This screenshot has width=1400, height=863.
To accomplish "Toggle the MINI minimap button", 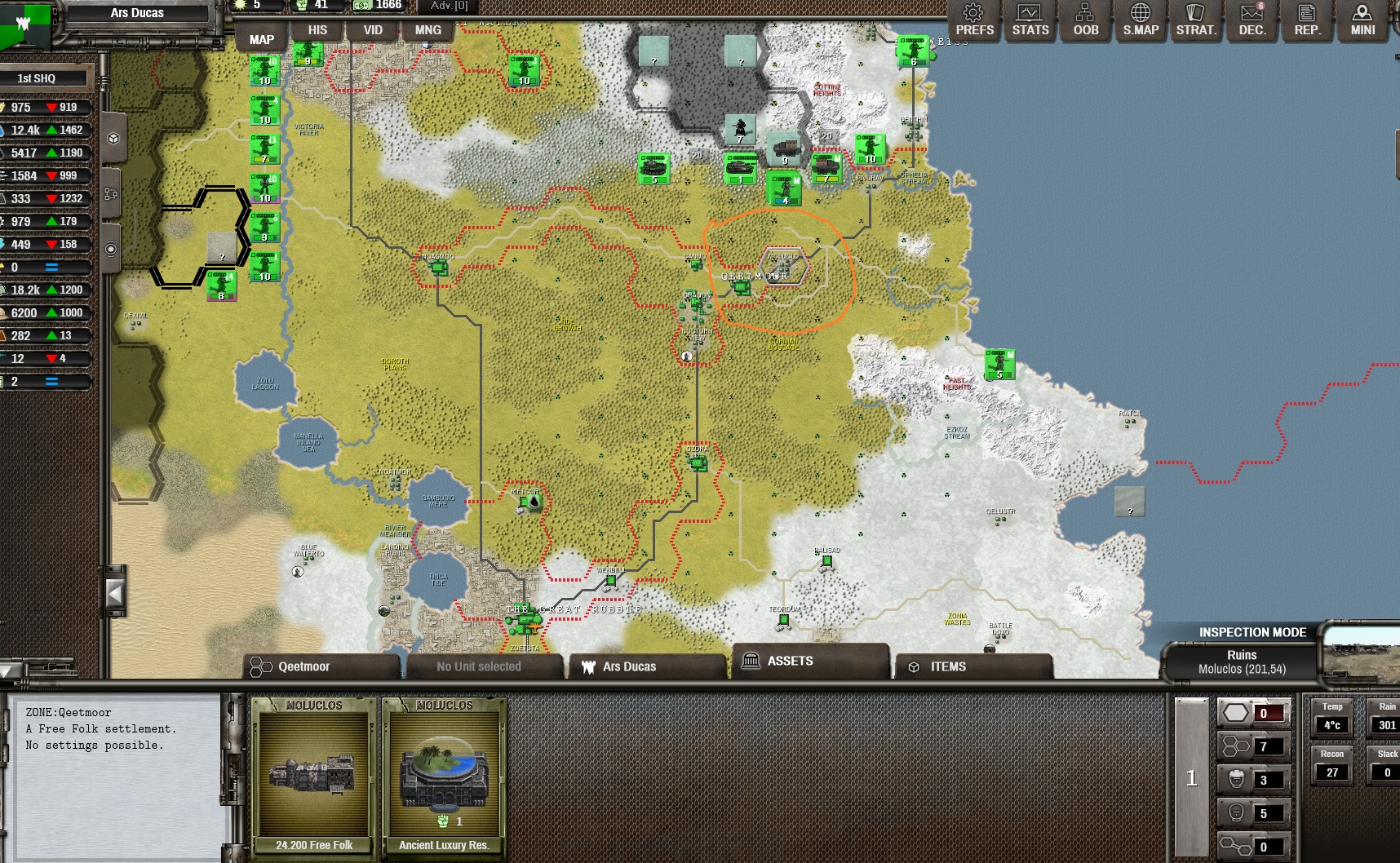I will coord(1362,20).
